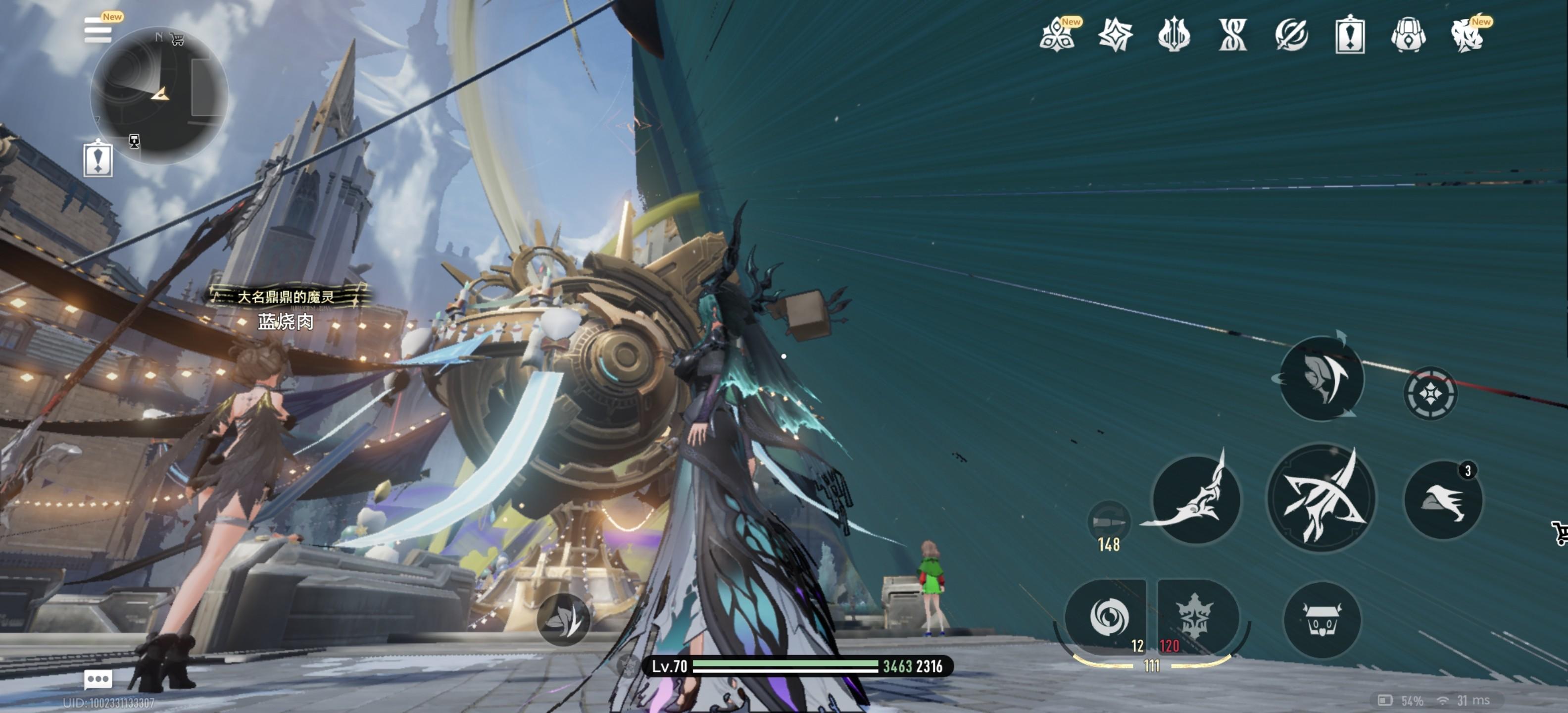
Task: Open the four-pointed star icon in top bar
Action: pyautogui.click(x=1115, y=35)
